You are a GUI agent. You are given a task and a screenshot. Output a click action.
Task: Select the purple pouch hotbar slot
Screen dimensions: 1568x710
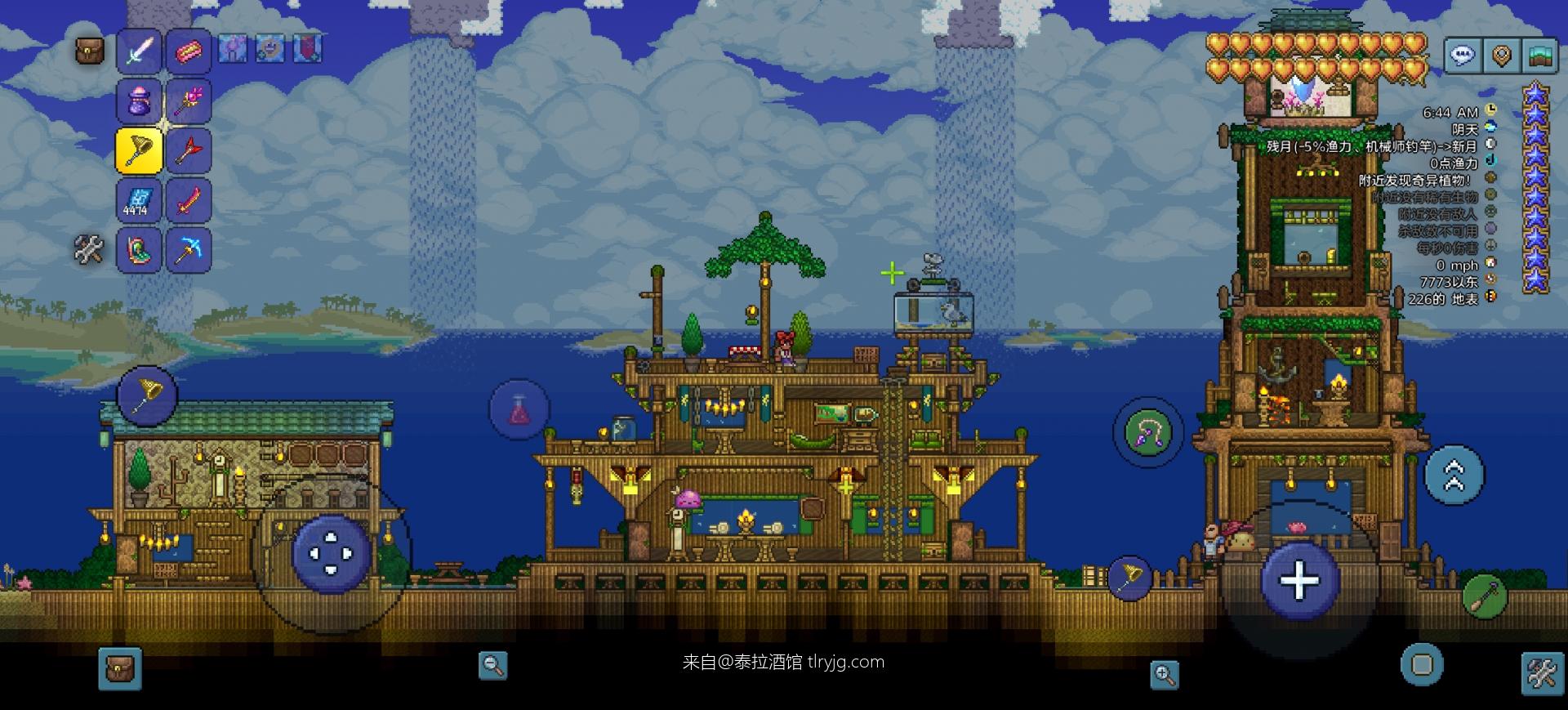click(139, 101)
